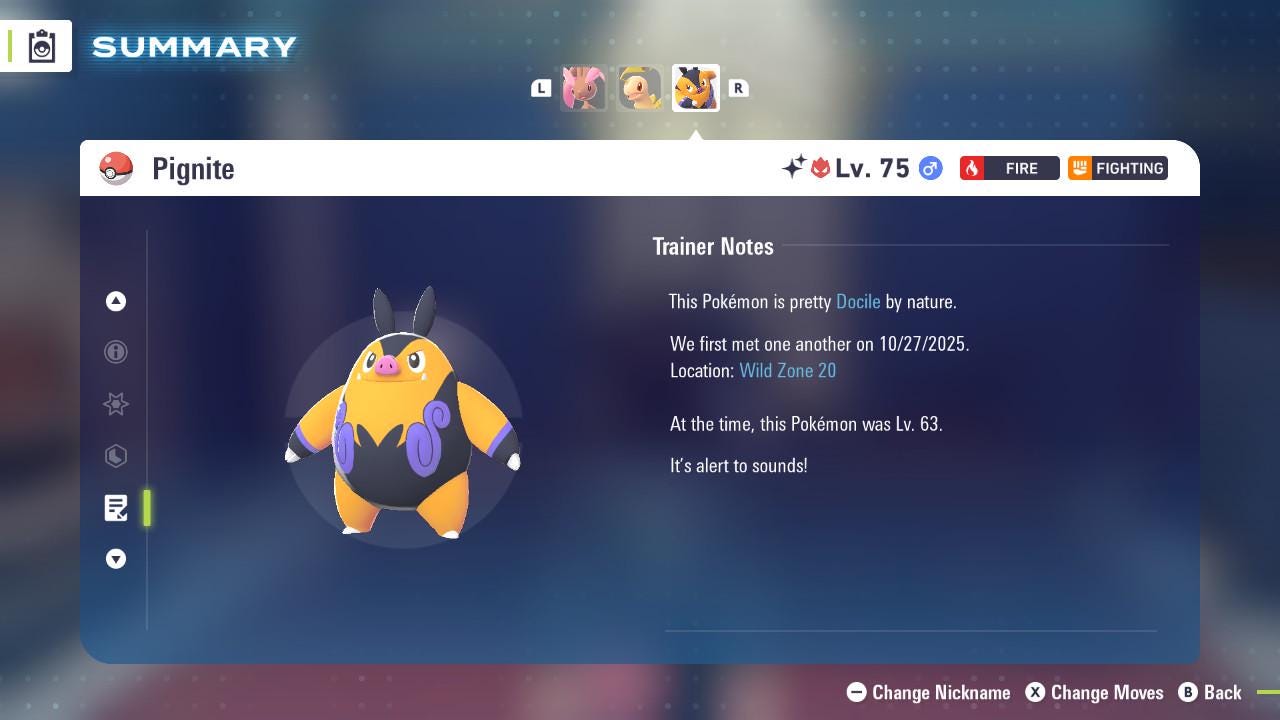Expand the section above using the up arrow

coord(116,301)
